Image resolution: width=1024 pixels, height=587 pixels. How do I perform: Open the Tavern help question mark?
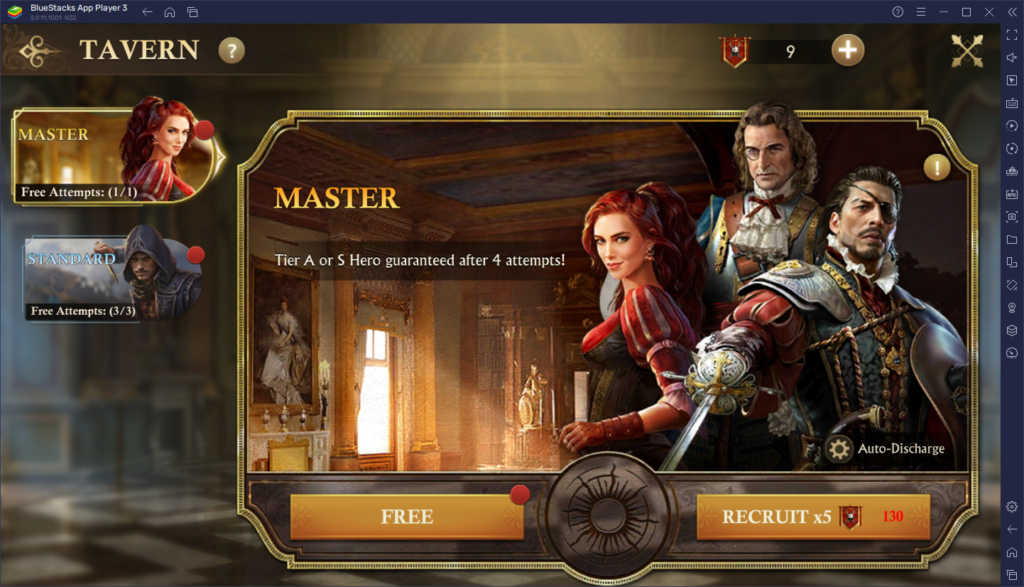[x=232, y=50]
